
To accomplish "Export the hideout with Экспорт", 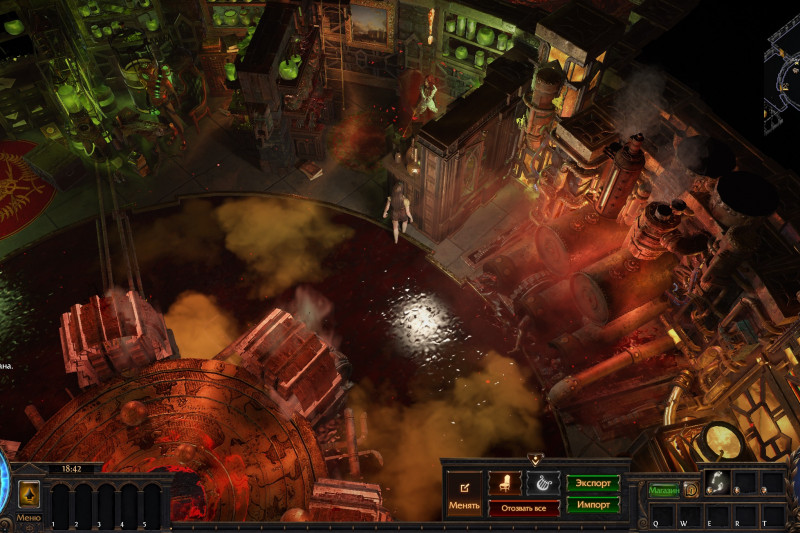I will click(593, 483).
